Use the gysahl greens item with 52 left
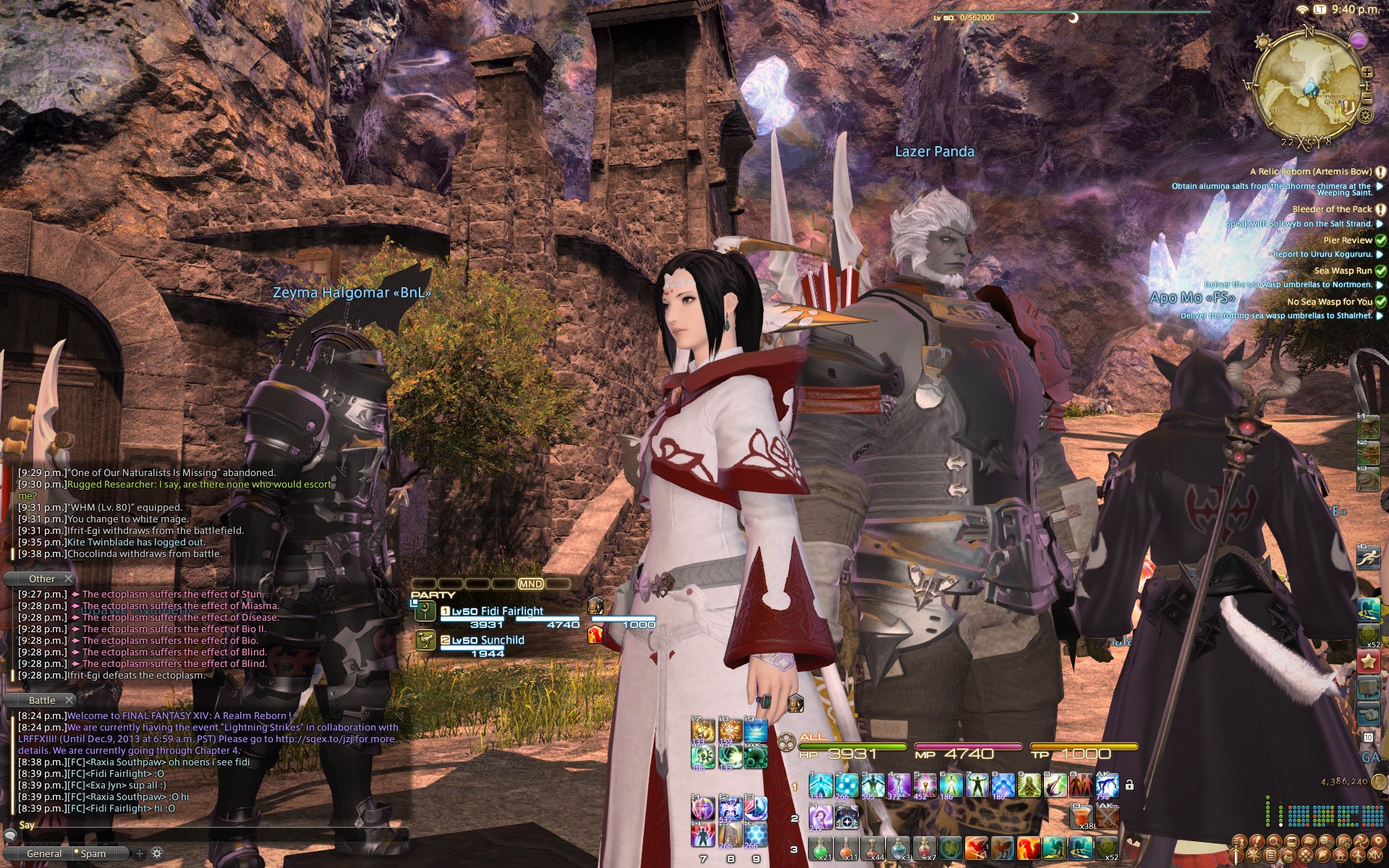This screenshot has height=868, width=1389. [1107, 848]
